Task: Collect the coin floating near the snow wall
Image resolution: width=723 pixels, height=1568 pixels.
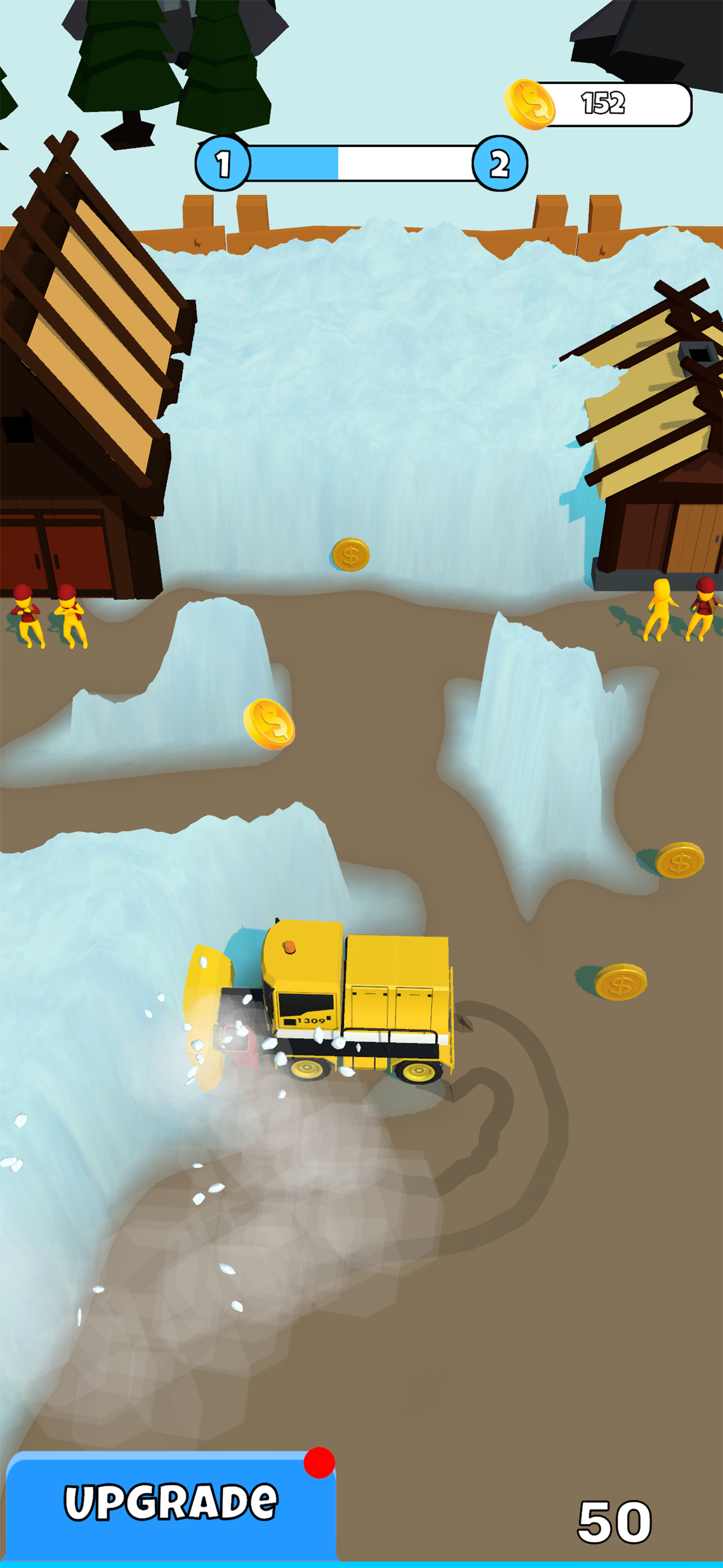Action: pos(351,555)
